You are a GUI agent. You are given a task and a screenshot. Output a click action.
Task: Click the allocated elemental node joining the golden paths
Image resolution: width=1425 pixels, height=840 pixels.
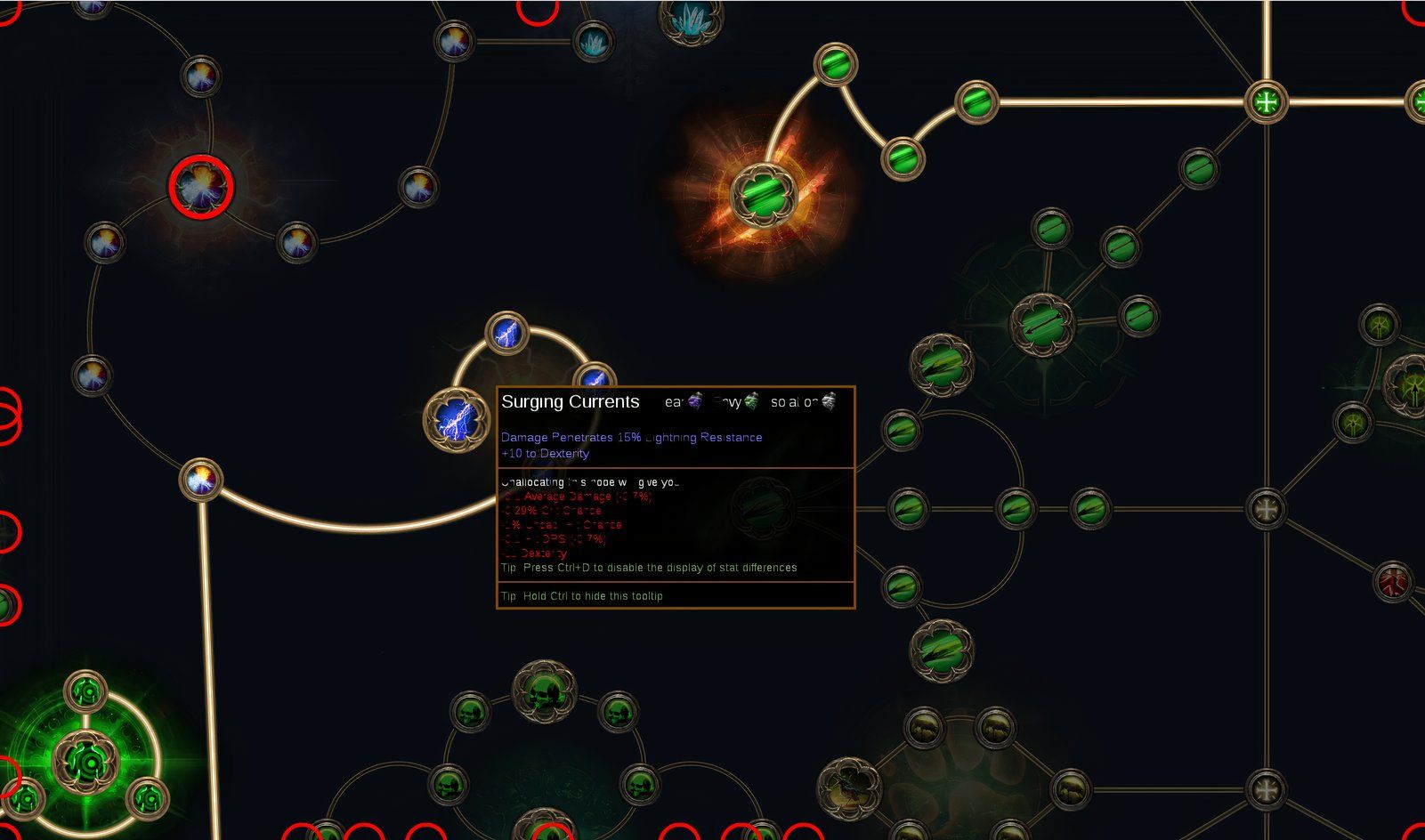pyautogui.click(x=200, y=481)
